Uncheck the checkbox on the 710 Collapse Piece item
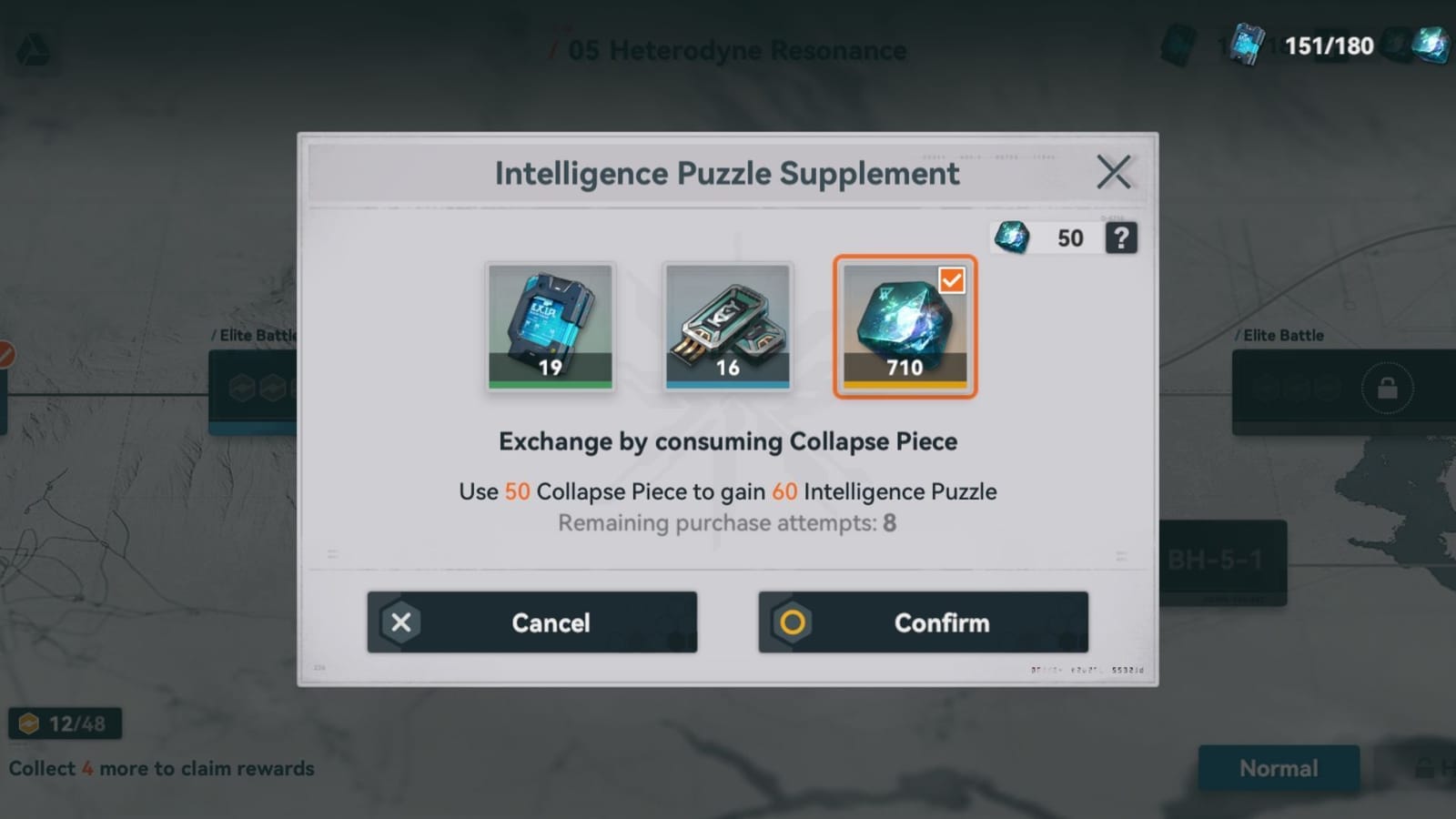 point(951,282)
